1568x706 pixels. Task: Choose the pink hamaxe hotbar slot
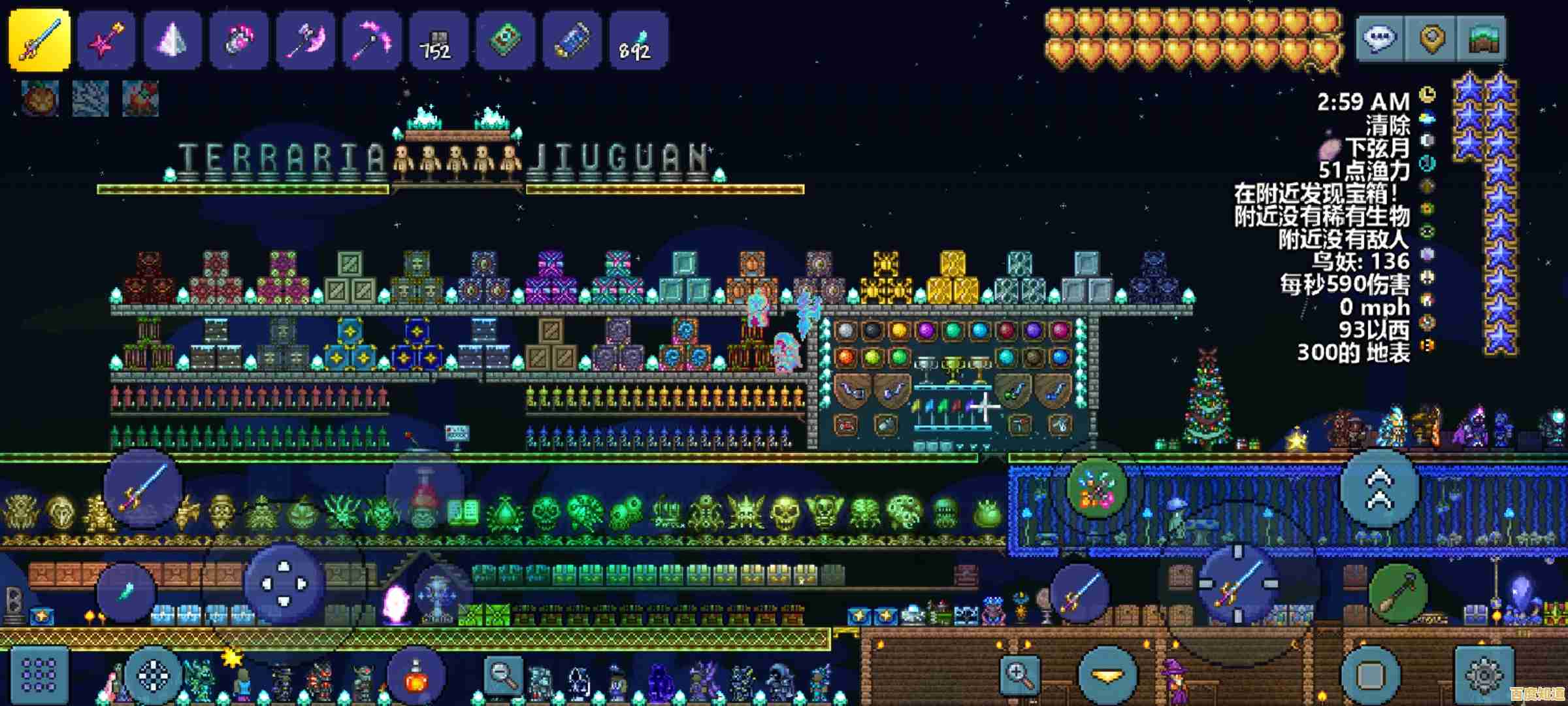305,40
